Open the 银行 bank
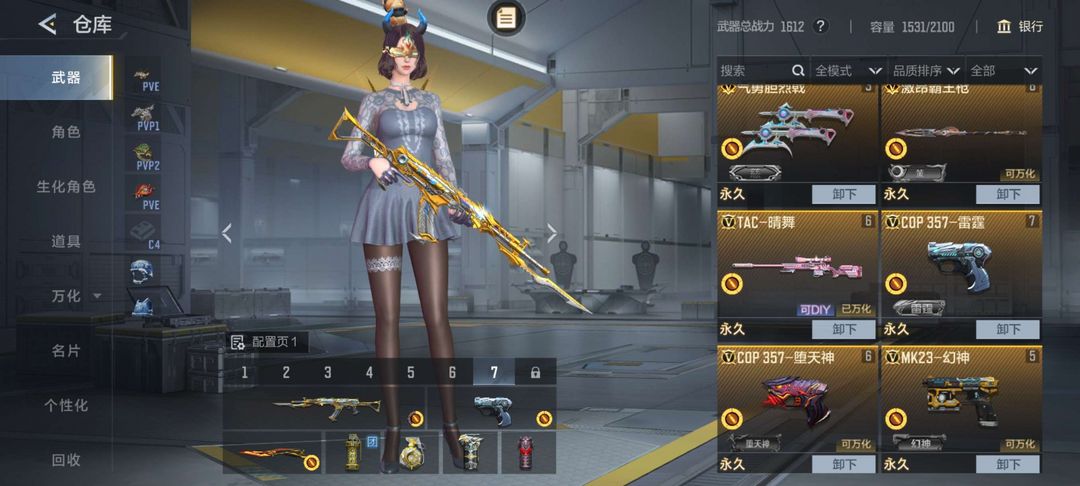The width and height of the screenshot is (1080, 486). coord(1019,26)
